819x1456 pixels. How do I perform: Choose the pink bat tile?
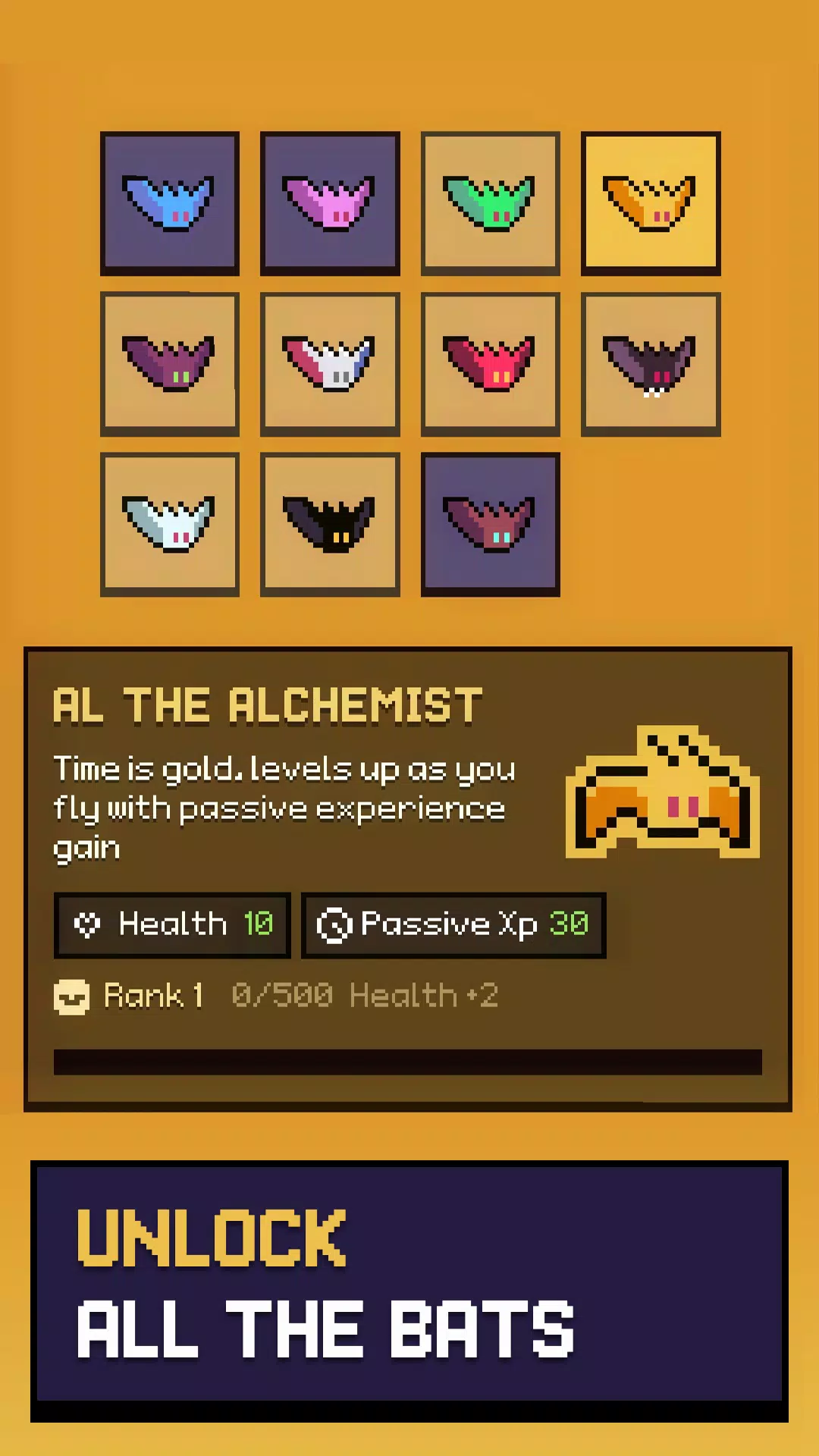pos(330,203)
